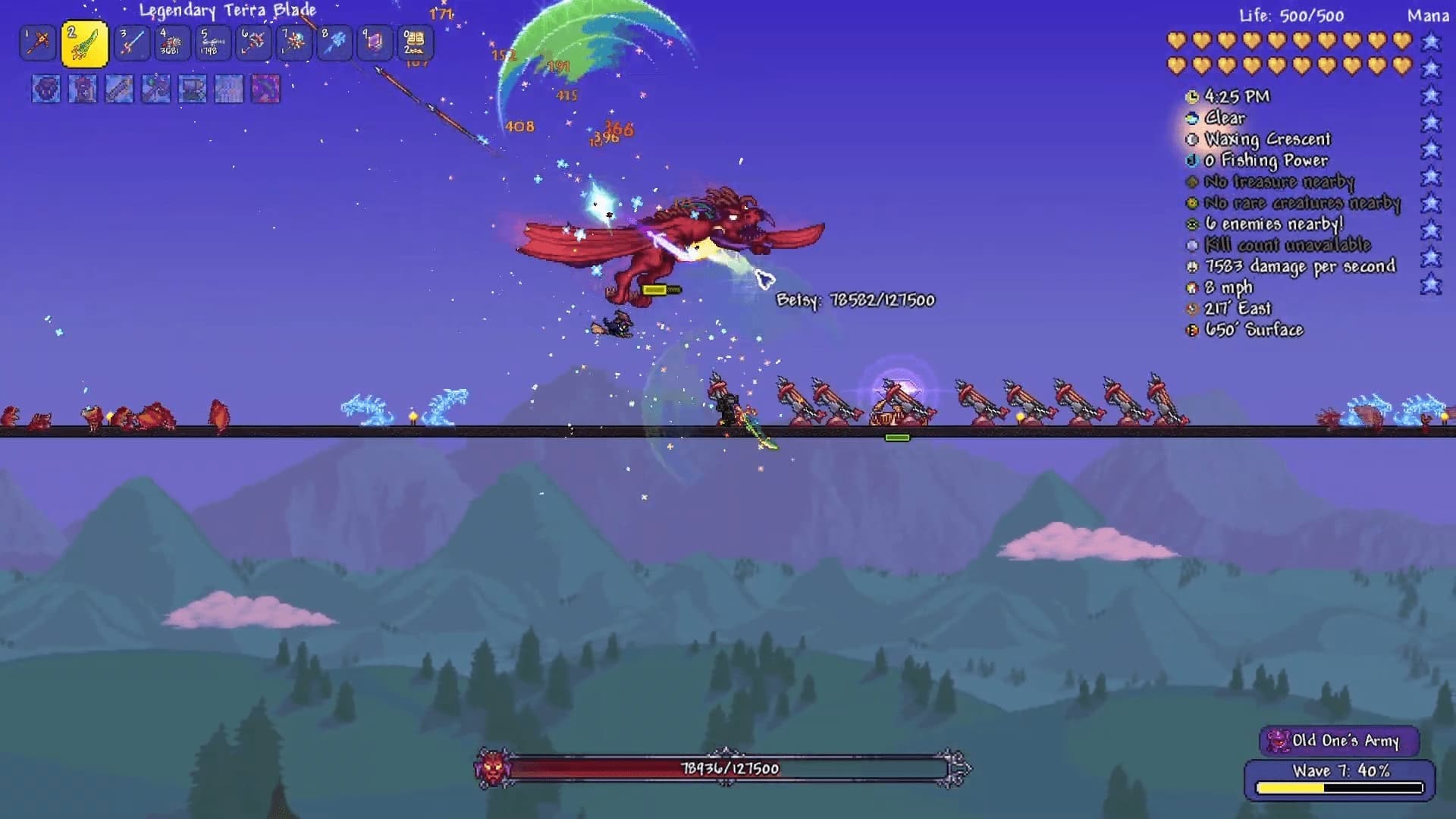Choose the starburst staff in slot 7
Image resolution: width=1456 pixels, height=819 pixels.
coord(293,42)
